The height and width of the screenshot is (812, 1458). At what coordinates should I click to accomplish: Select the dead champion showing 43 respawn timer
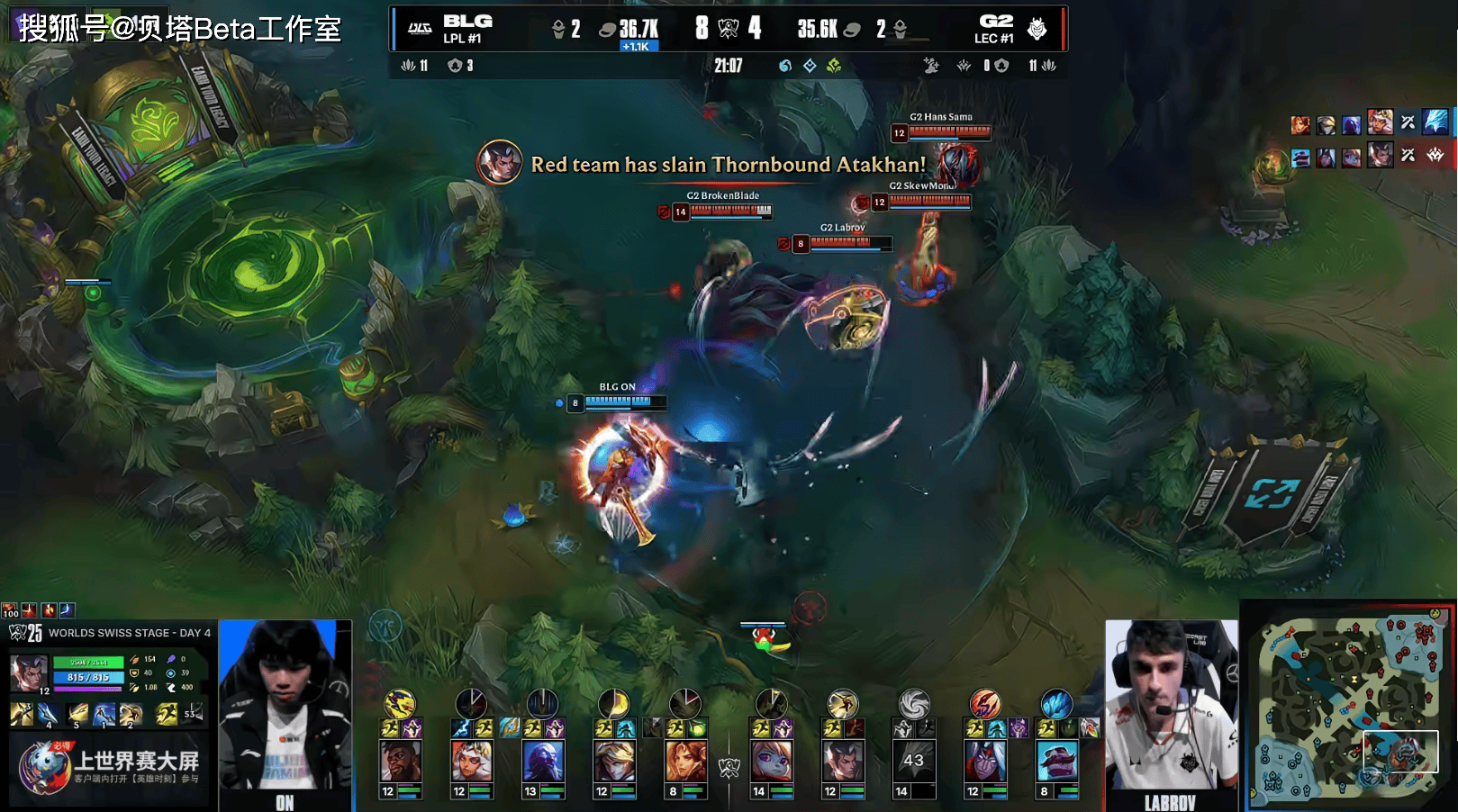913,761
